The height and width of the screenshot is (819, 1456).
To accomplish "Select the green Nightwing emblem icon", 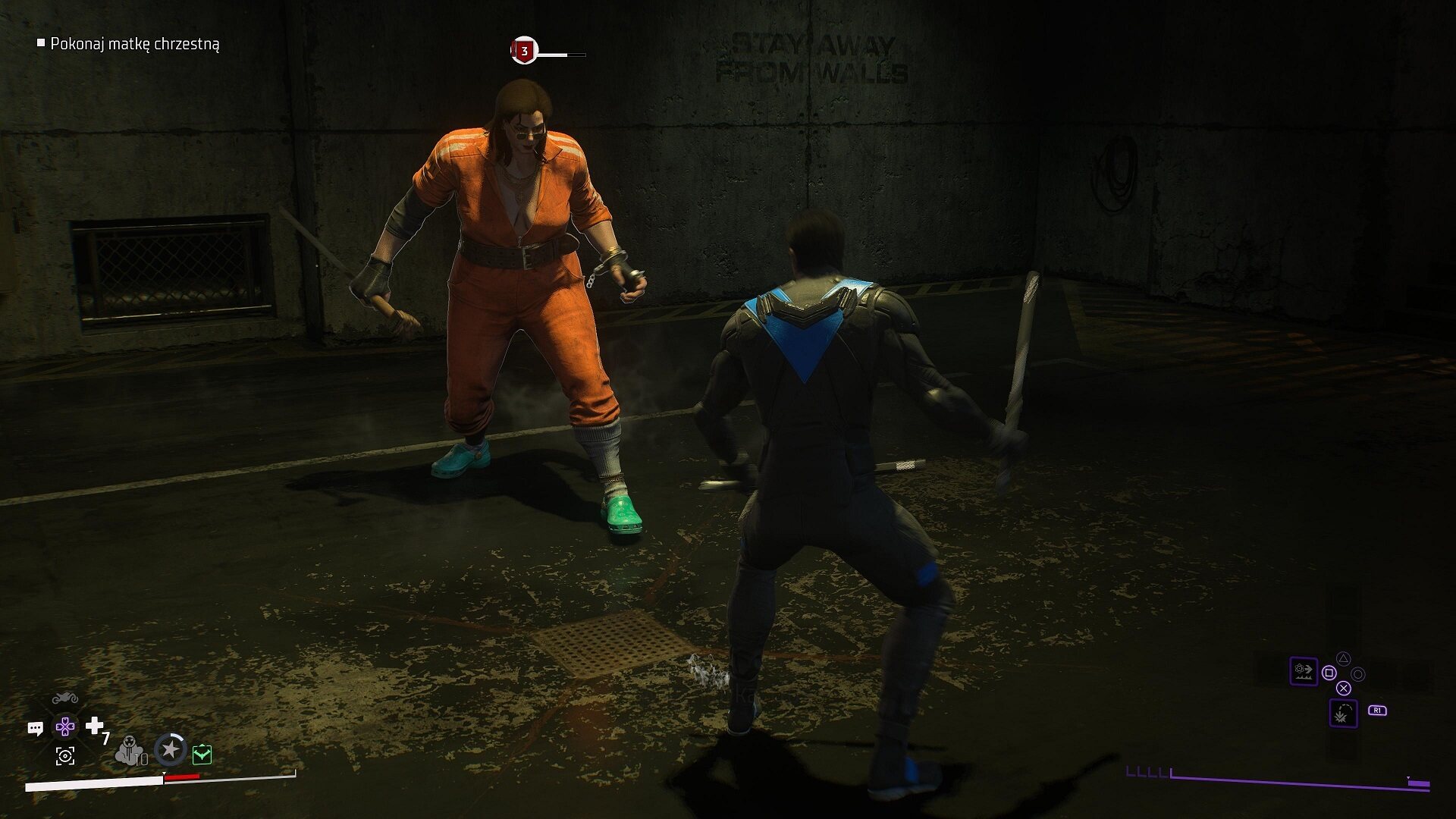I will coord(202,754).
